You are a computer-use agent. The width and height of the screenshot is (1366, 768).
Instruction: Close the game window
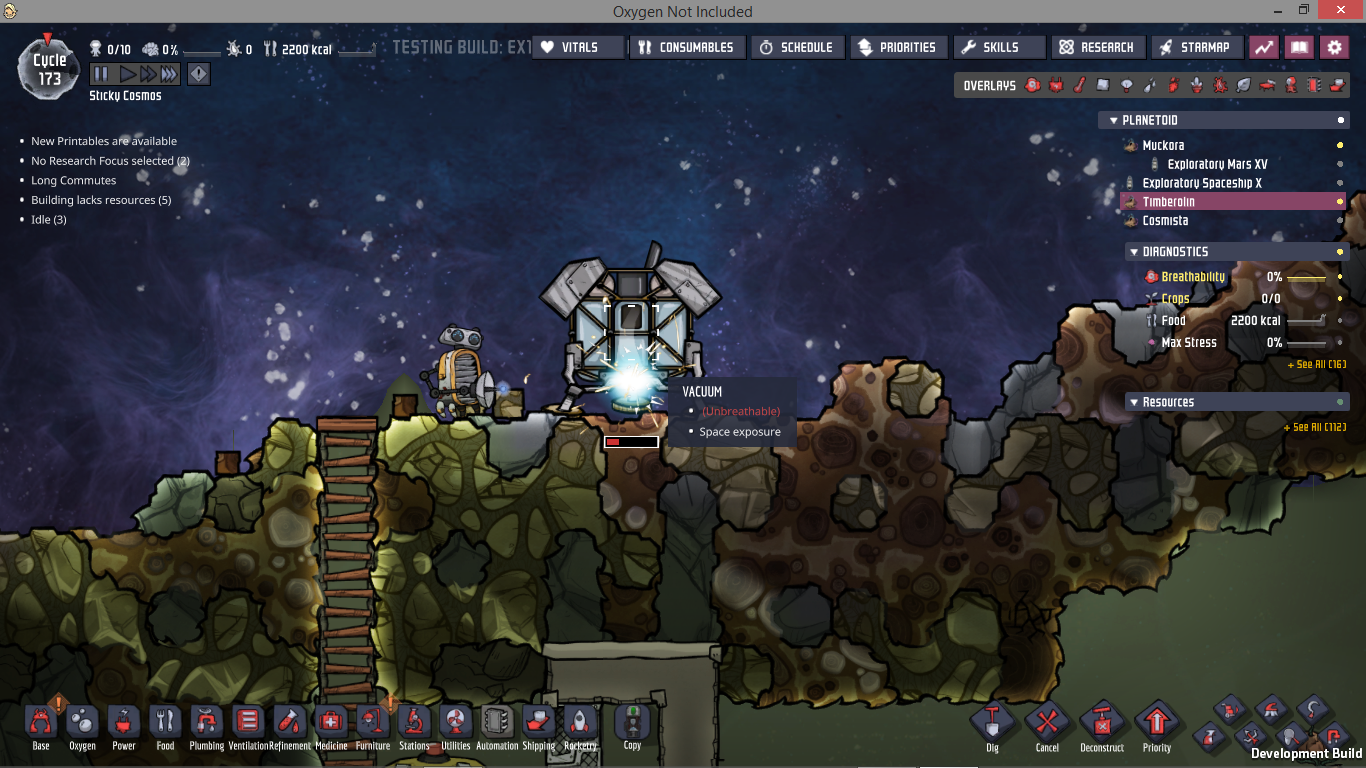point(1339,11)
